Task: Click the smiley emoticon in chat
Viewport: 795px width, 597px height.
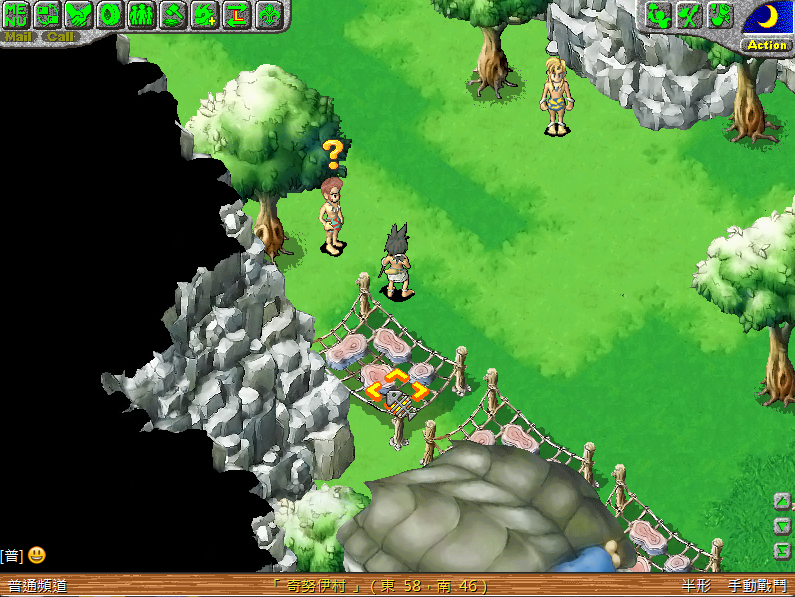Action: (x=36, y=555)
